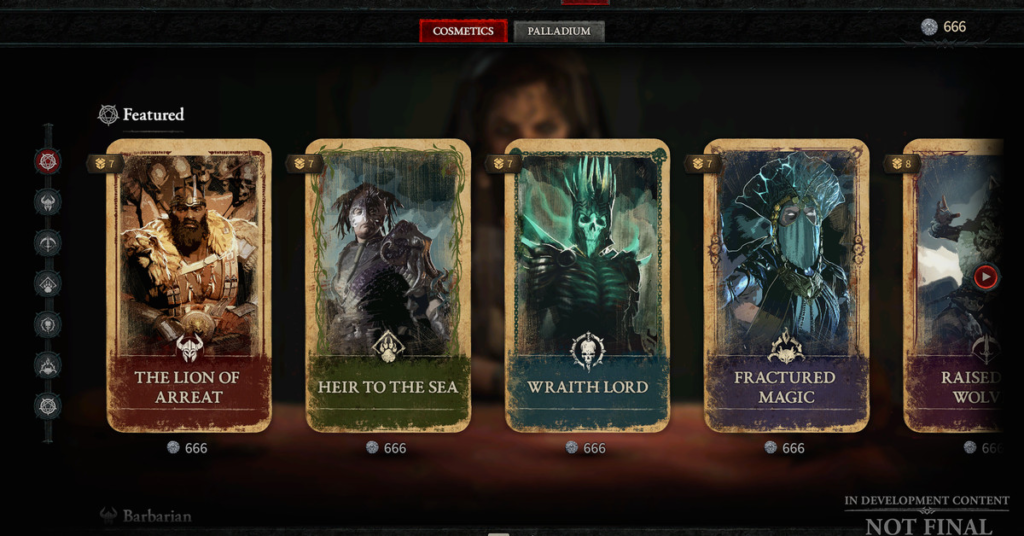Pick the Wraith Lord cosmetic card
The width and height of the screenshot is (1024, 536).
[587, 285]
